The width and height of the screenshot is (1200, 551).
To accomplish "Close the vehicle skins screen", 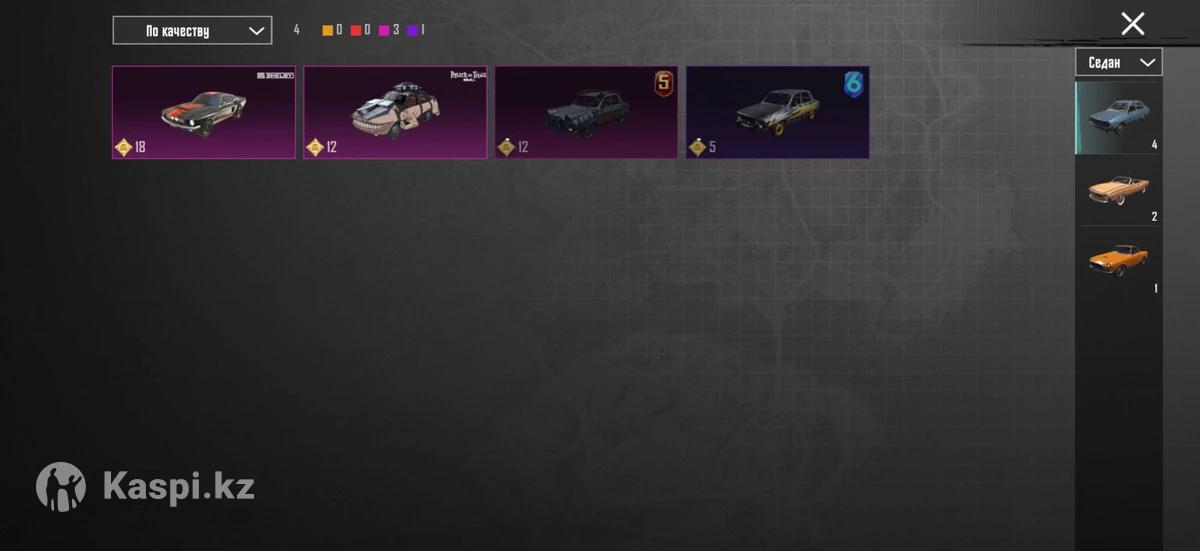I will 1132,24.
